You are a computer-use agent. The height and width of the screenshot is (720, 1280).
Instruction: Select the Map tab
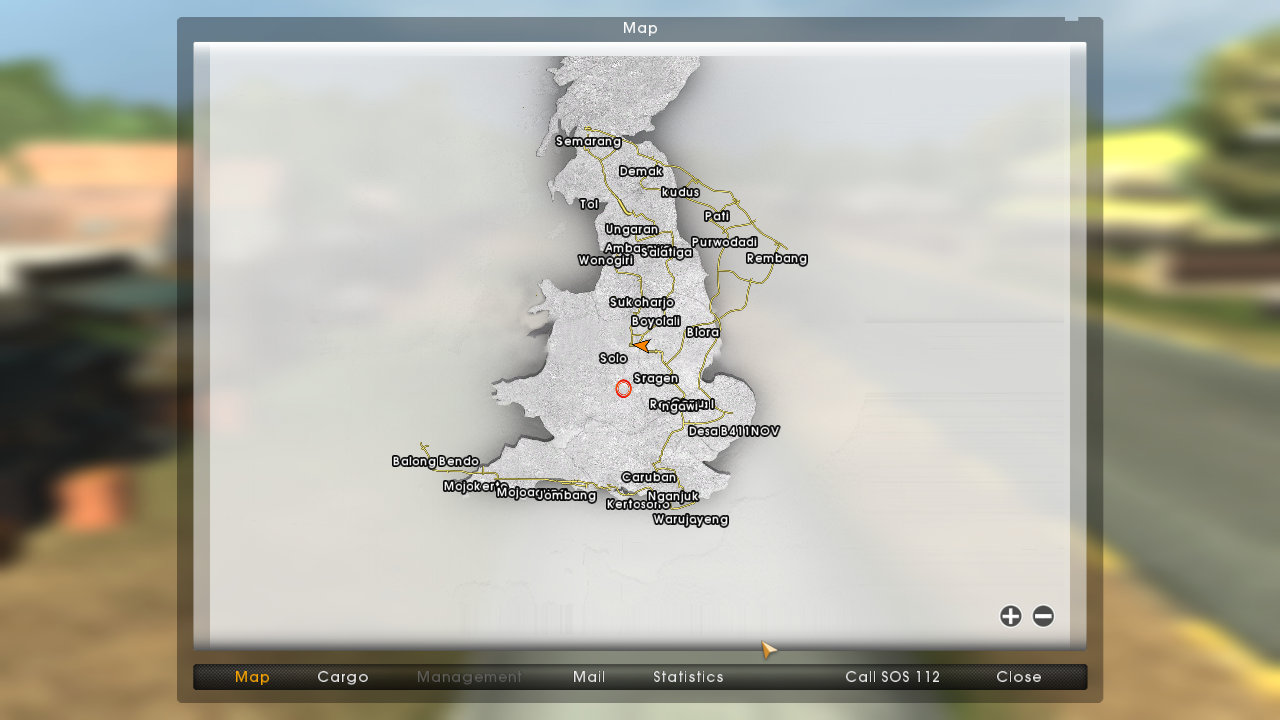pyautogui.click(x=252, y=677)
